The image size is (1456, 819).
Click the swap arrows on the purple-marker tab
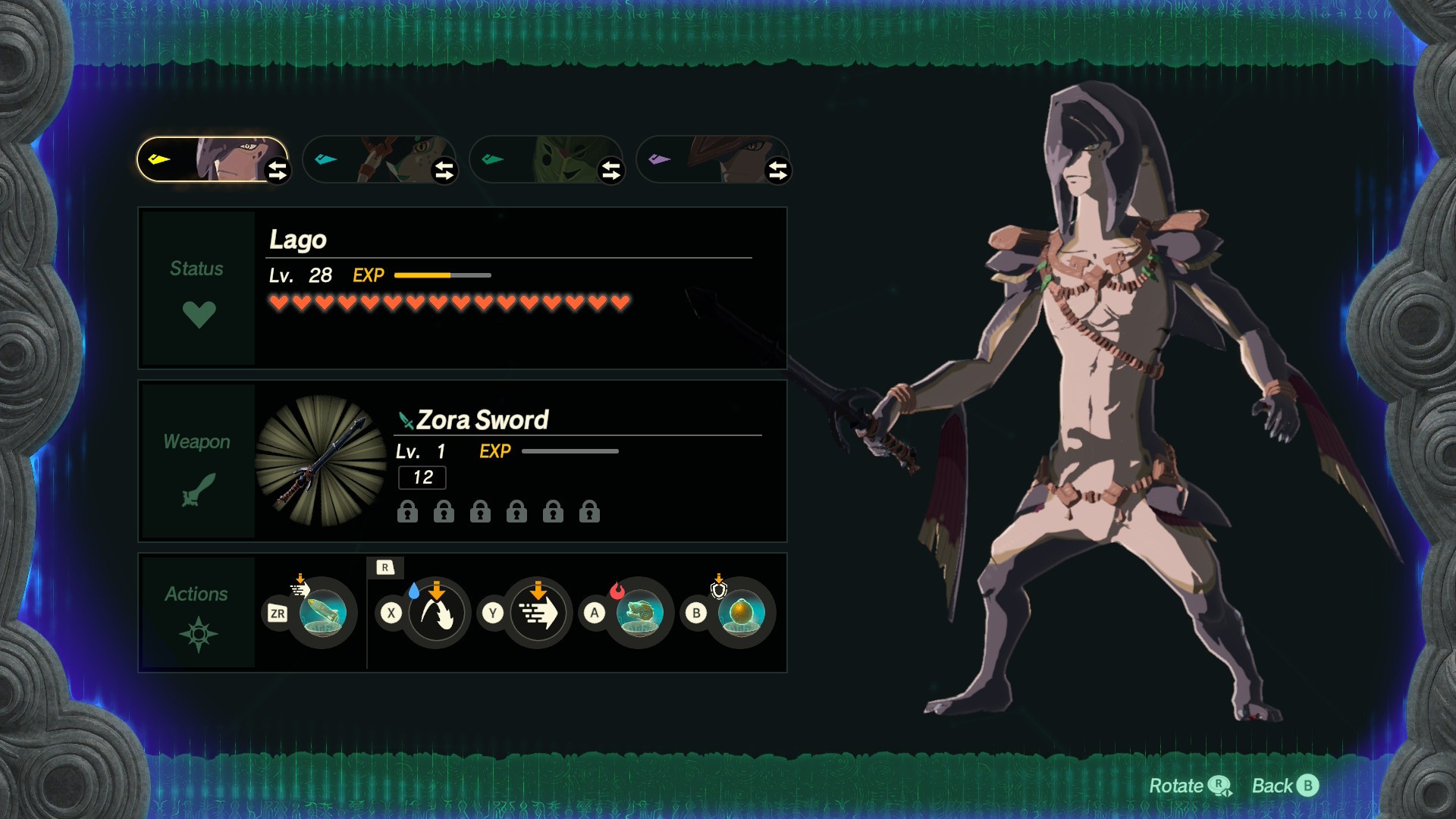[x=778, y=171]
